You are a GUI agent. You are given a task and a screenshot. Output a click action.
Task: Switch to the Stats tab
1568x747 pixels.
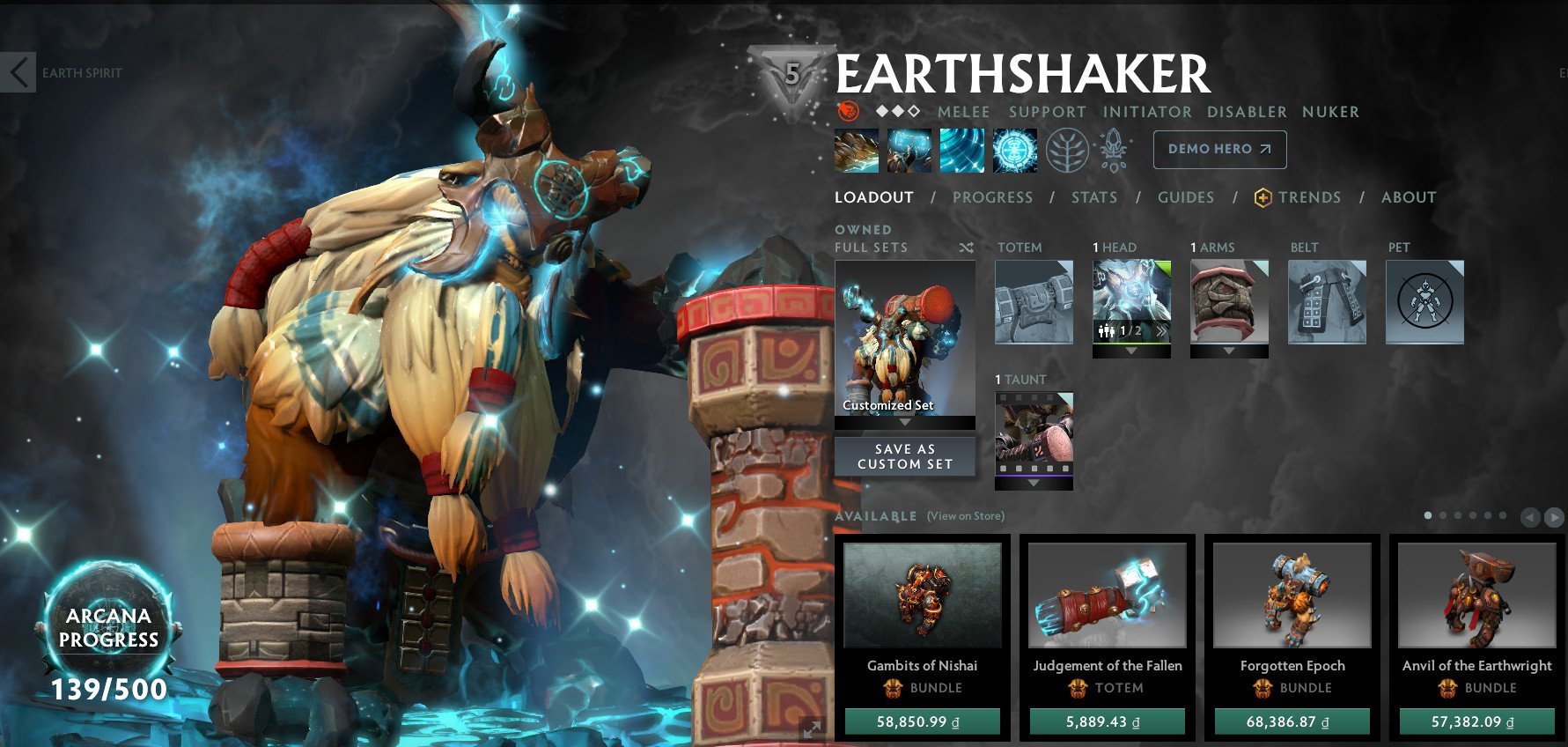pos(1093,197)
